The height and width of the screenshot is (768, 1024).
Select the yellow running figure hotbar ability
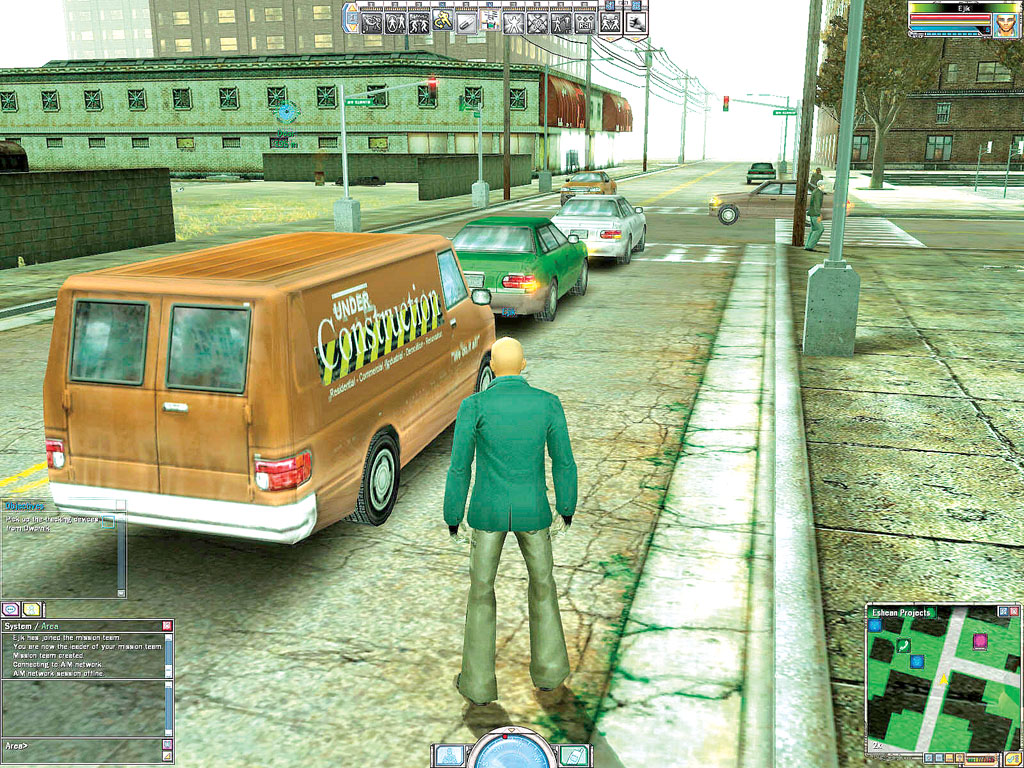pyautogui.click(x=442, y=21)
